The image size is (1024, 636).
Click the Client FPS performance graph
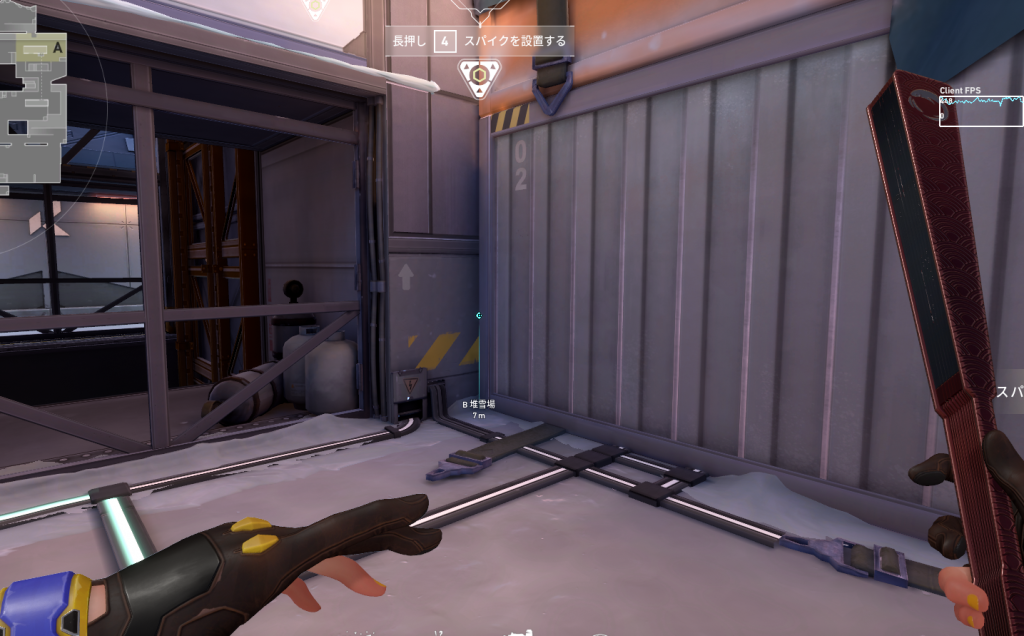tap(980, 109)
